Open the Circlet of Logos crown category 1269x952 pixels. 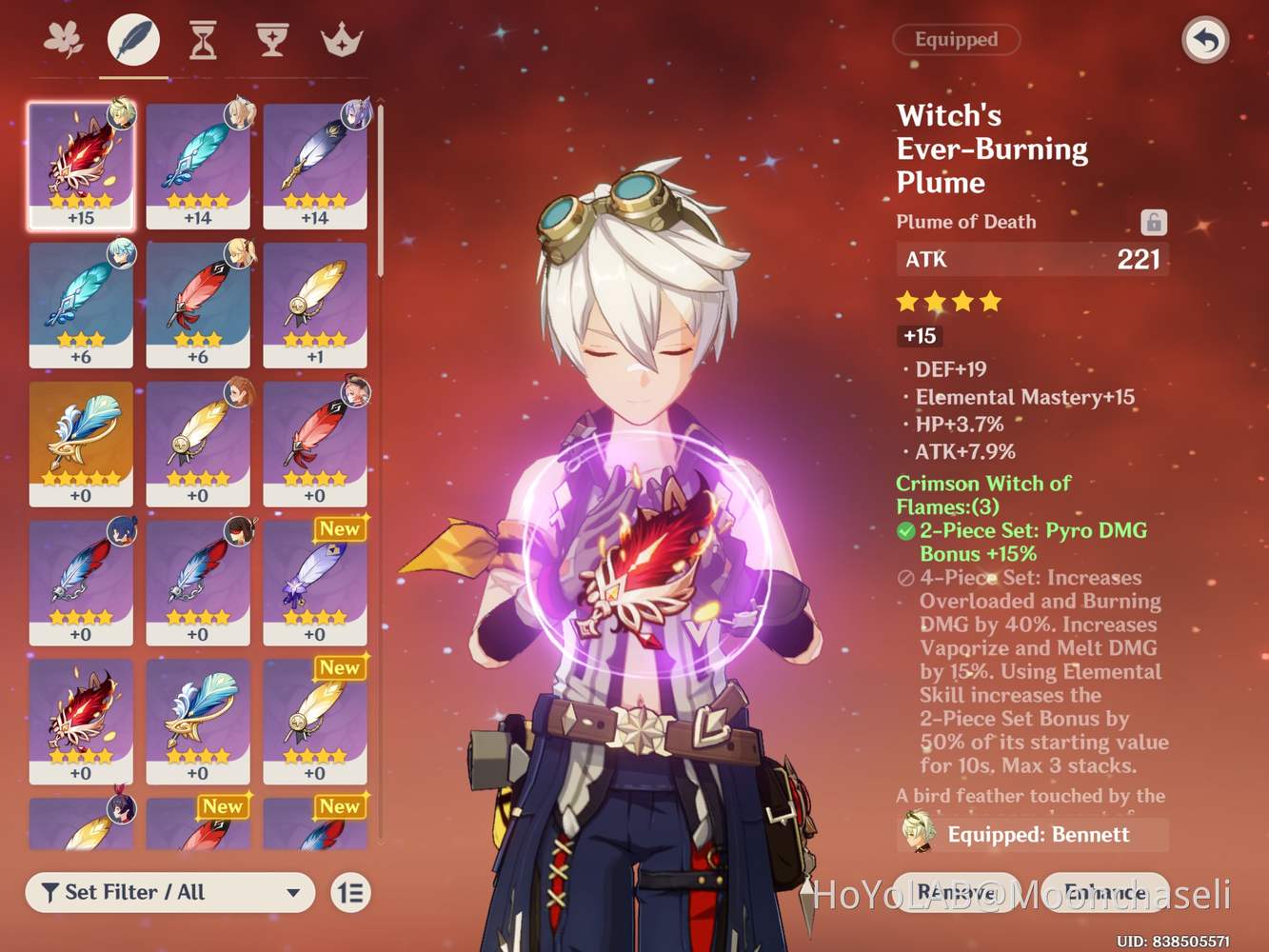pyautogui.click(x=341, y=38)
